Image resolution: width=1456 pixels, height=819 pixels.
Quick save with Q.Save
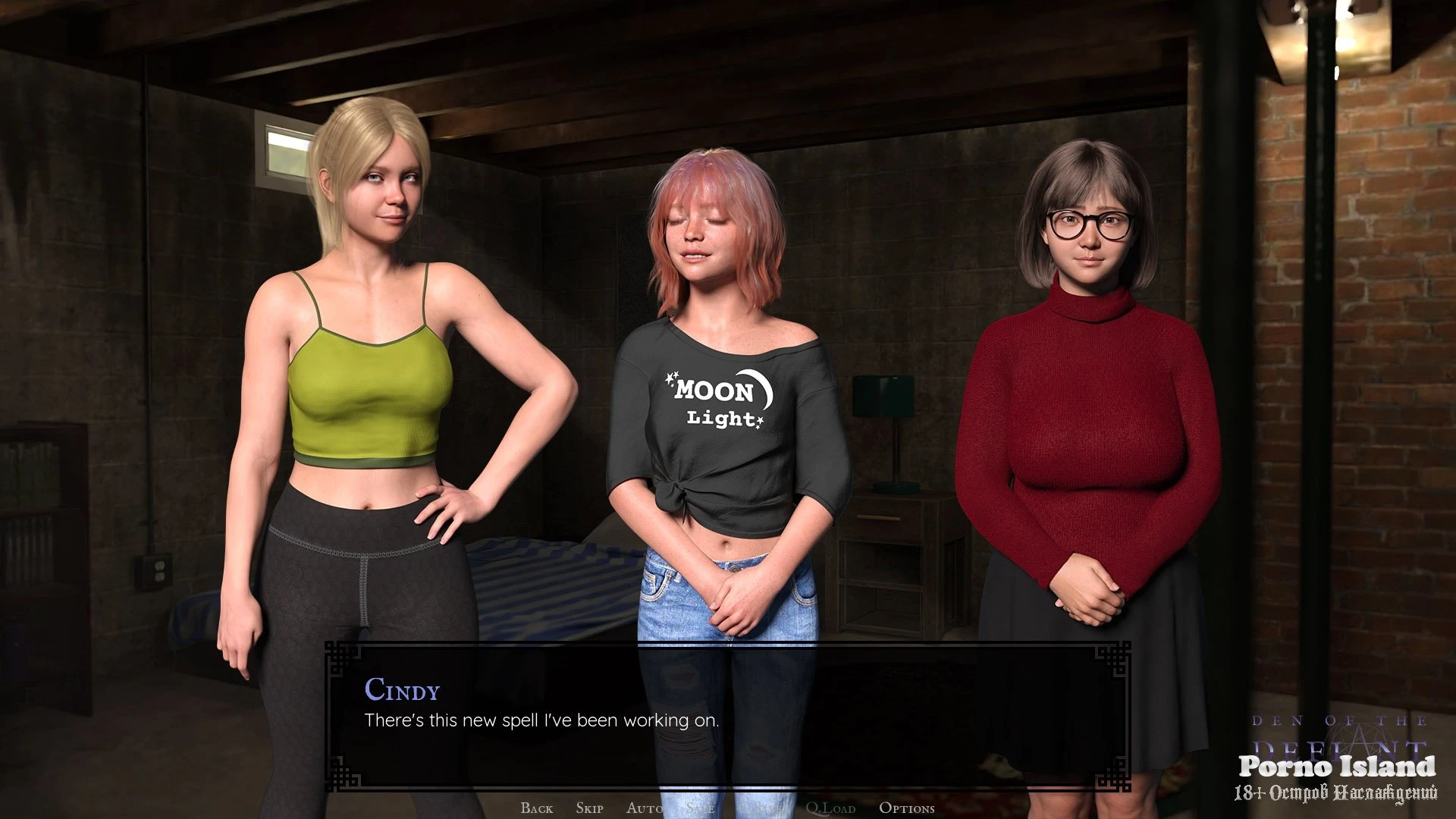click(x=760, y=808)
